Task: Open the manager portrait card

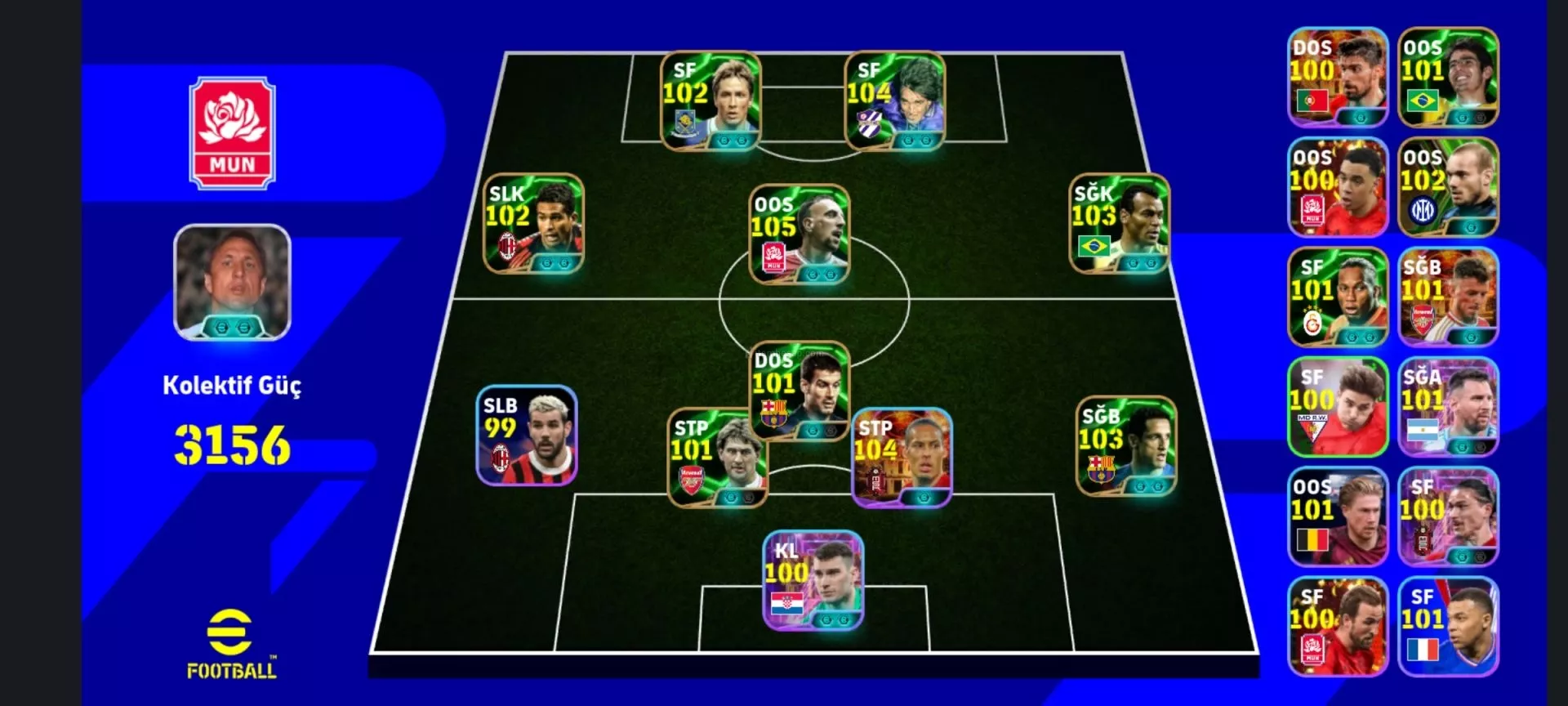Action: click(233, 283)
